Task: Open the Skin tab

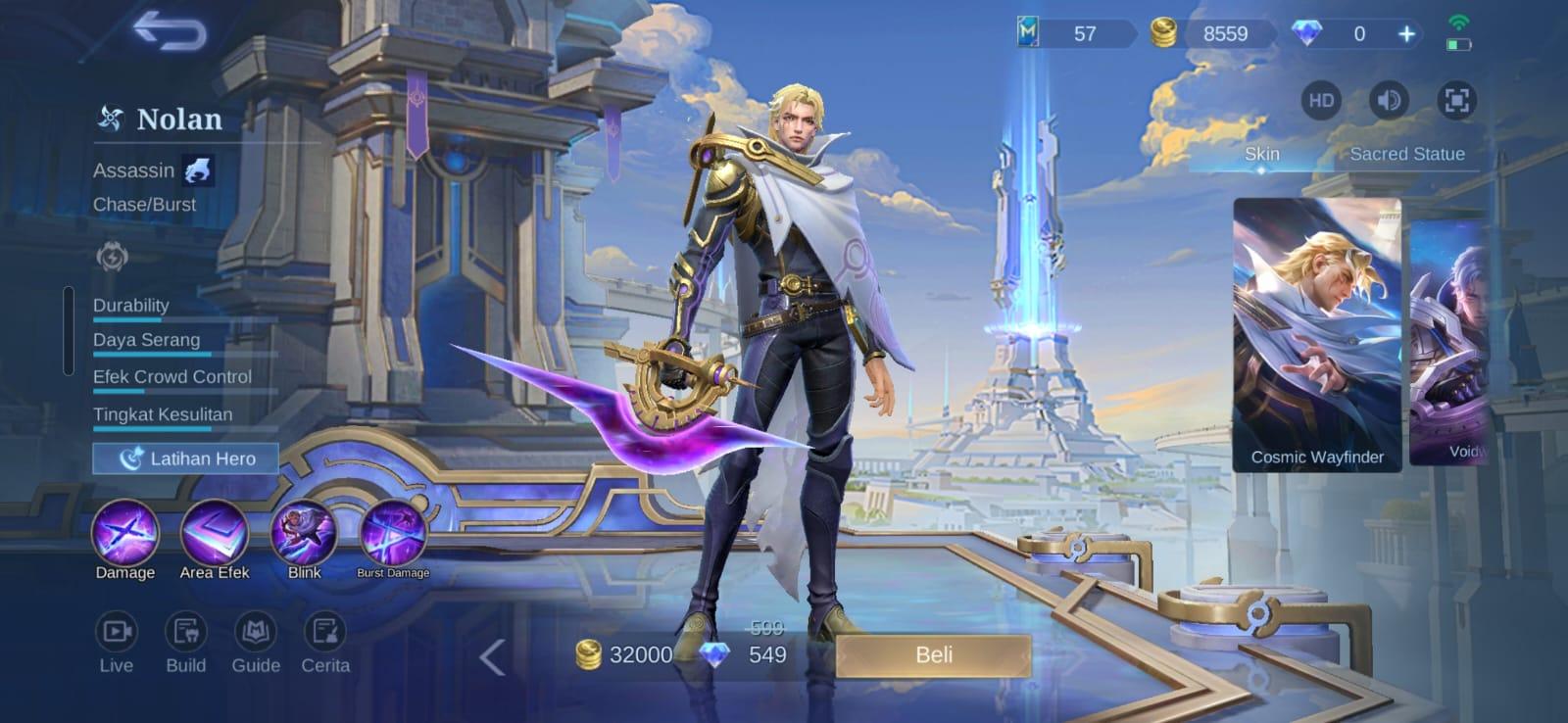Action: pyautogui.click(x=1261, y=154)
